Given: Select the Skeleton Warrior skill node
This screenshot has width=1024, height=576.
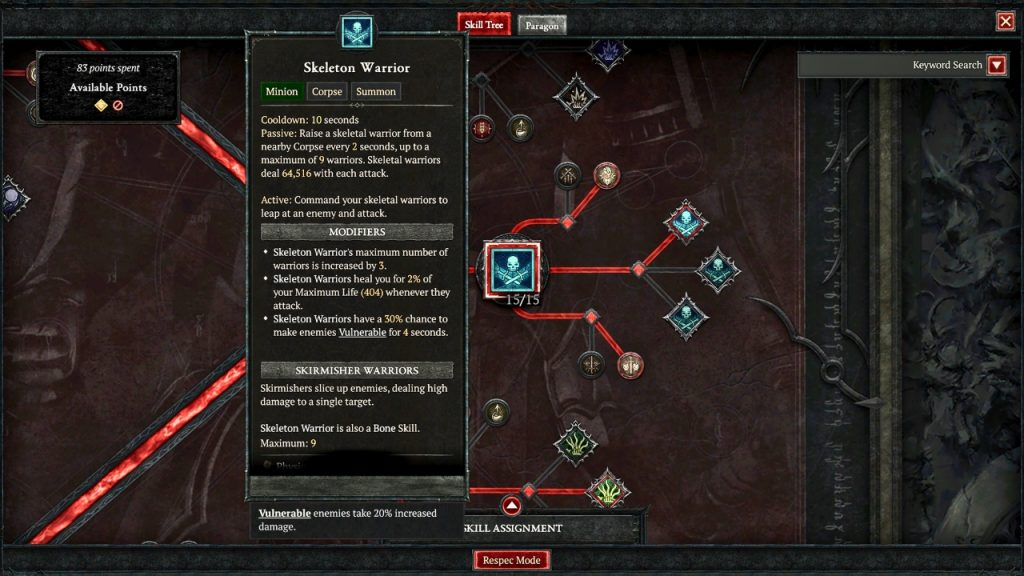Looking at the screenshot, I should point(513,268).
